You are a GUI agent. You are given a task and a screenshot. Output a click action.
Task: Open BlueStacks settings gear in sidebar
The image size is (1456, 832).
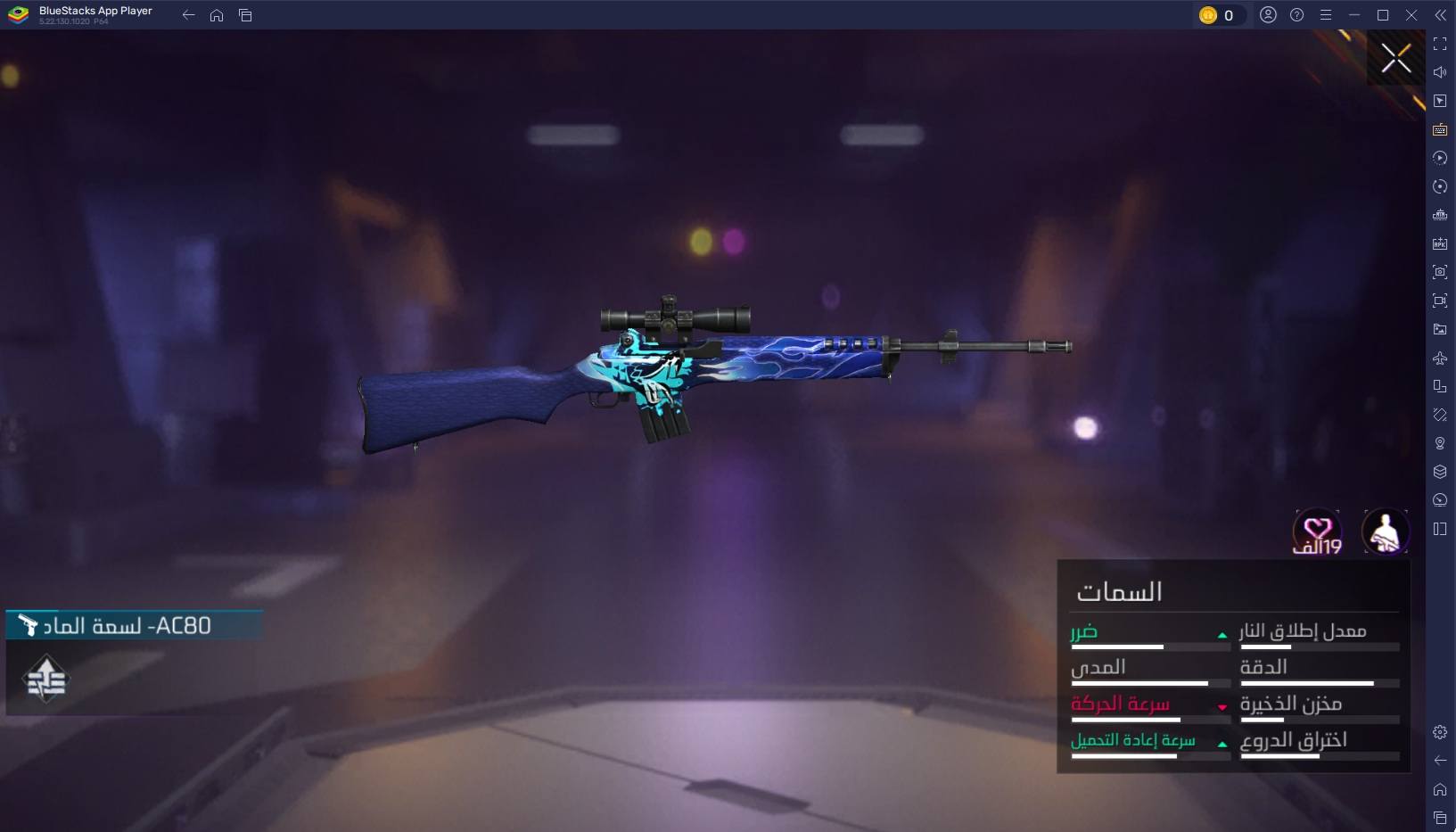click(1440, 732)
